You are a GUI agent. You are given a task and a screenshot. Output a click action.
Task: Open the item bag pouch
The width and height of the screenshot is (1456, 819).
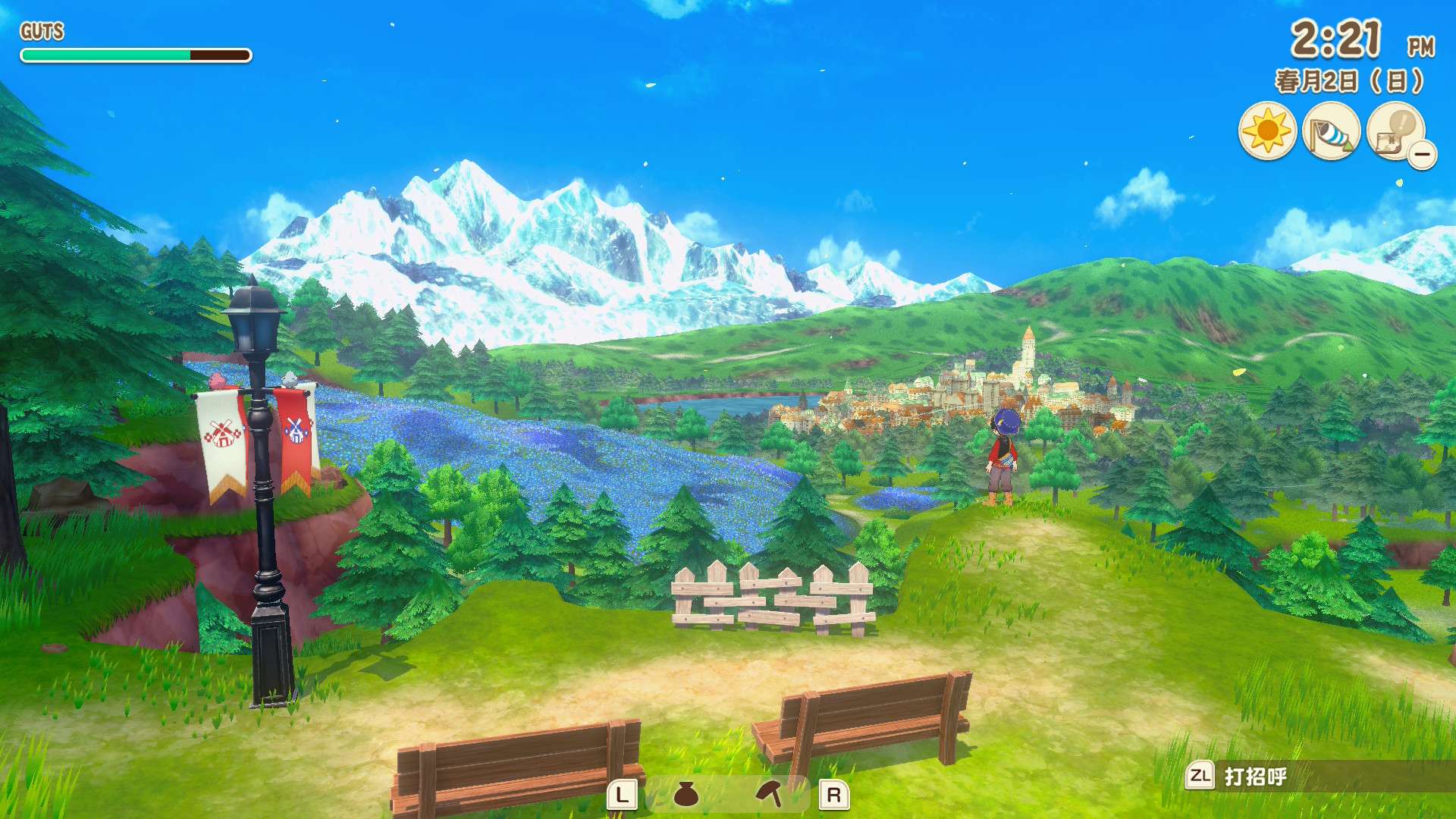pos(686,794)
